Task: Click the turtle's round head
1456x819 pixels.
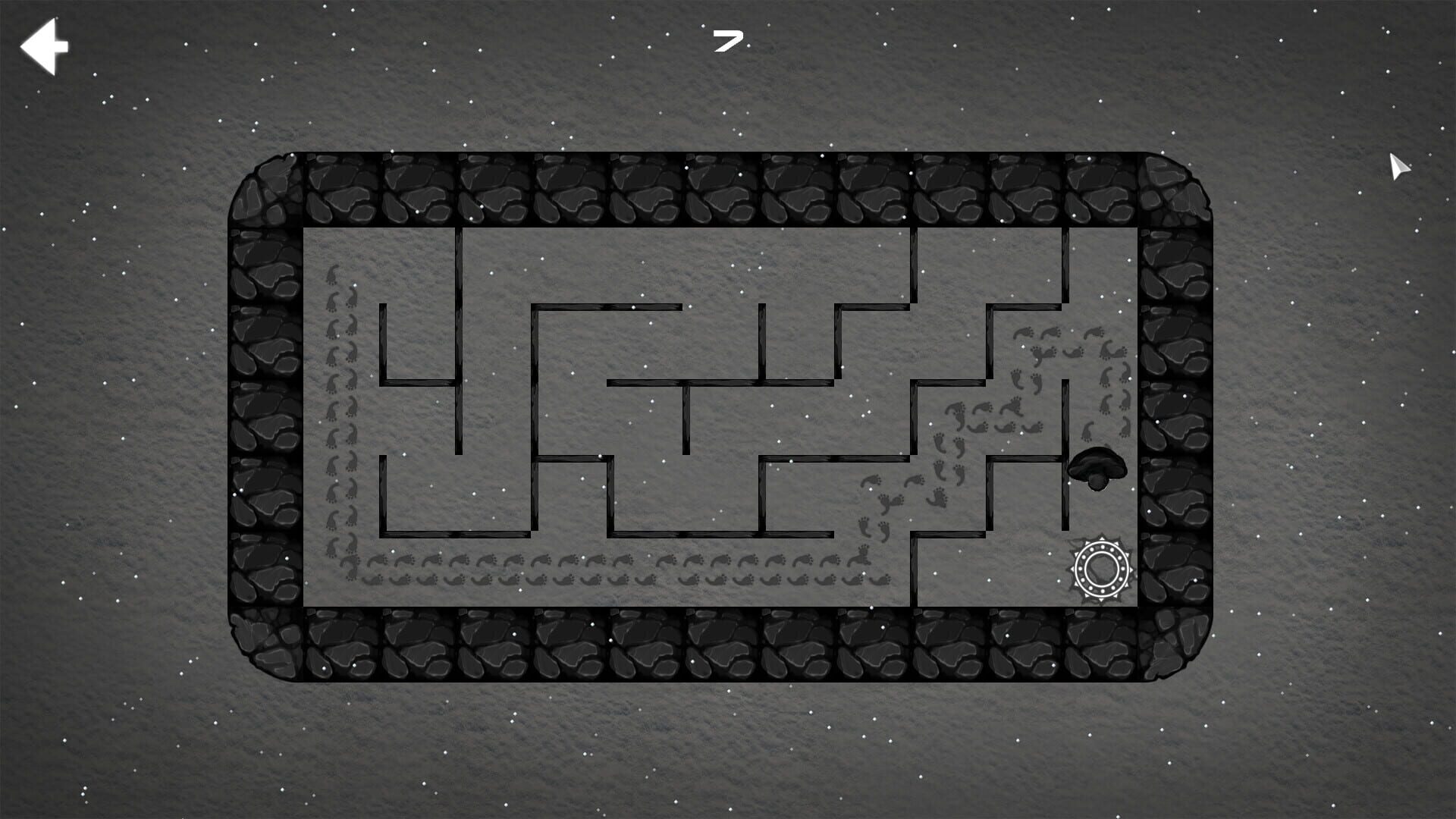Action: pyautogui.click(x=1097, y=483)
